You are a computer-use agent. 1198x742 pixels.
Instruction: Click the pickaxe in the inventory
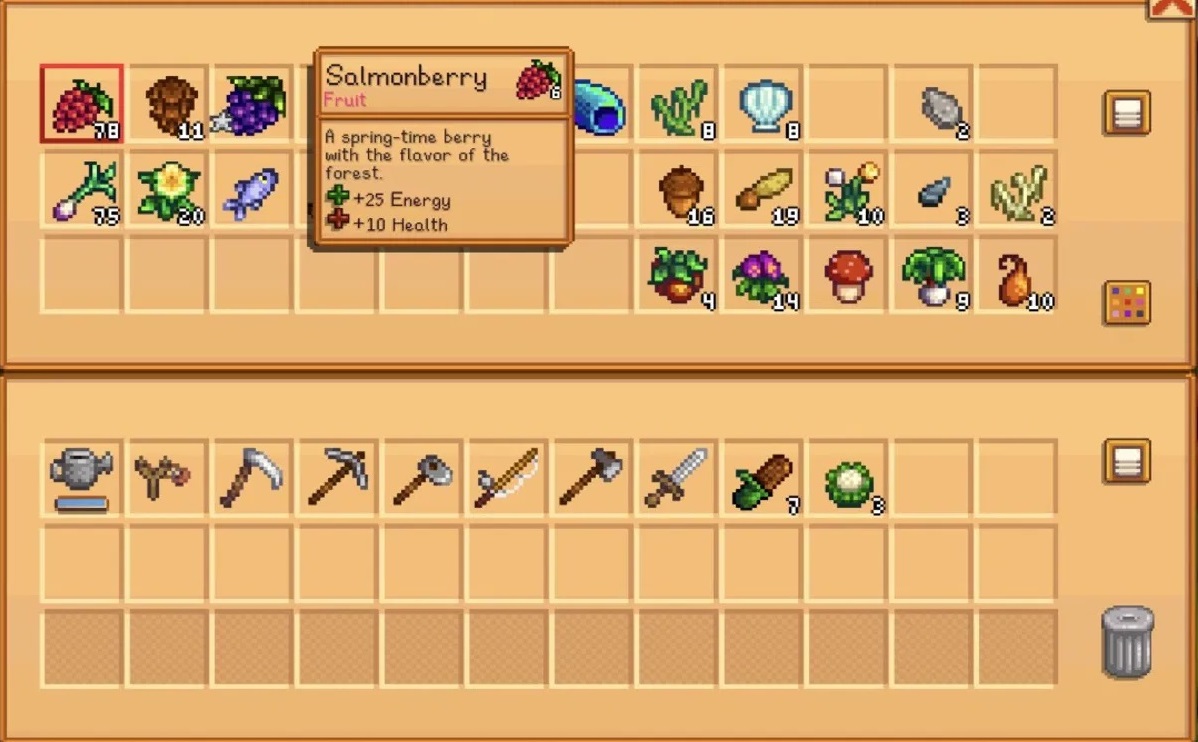pyautogui.click(x=336, y=477)
